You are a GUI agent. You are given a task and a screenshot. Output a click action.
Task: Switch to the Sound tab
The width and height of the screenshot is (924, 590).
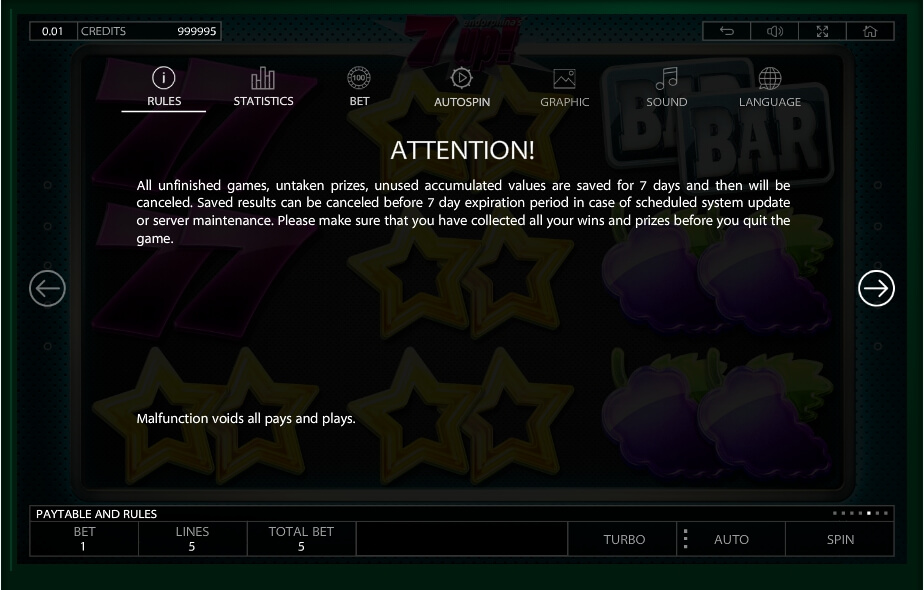pyautogui.click(x=666, y=87)
